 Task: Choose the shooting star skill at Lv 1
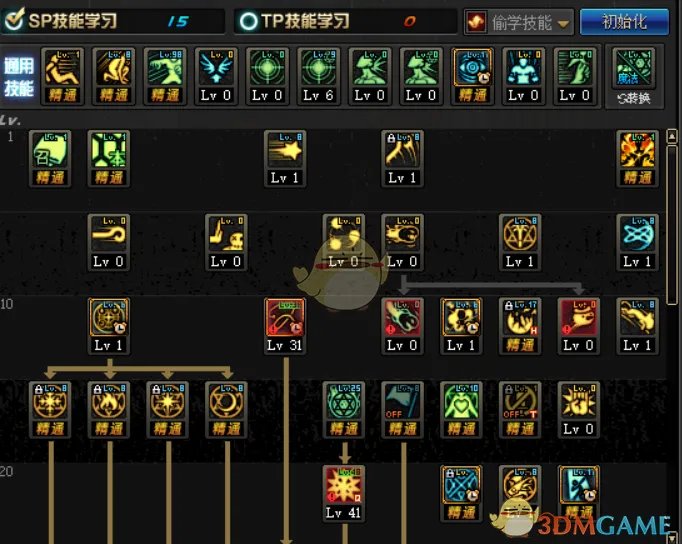click(284, 151)
